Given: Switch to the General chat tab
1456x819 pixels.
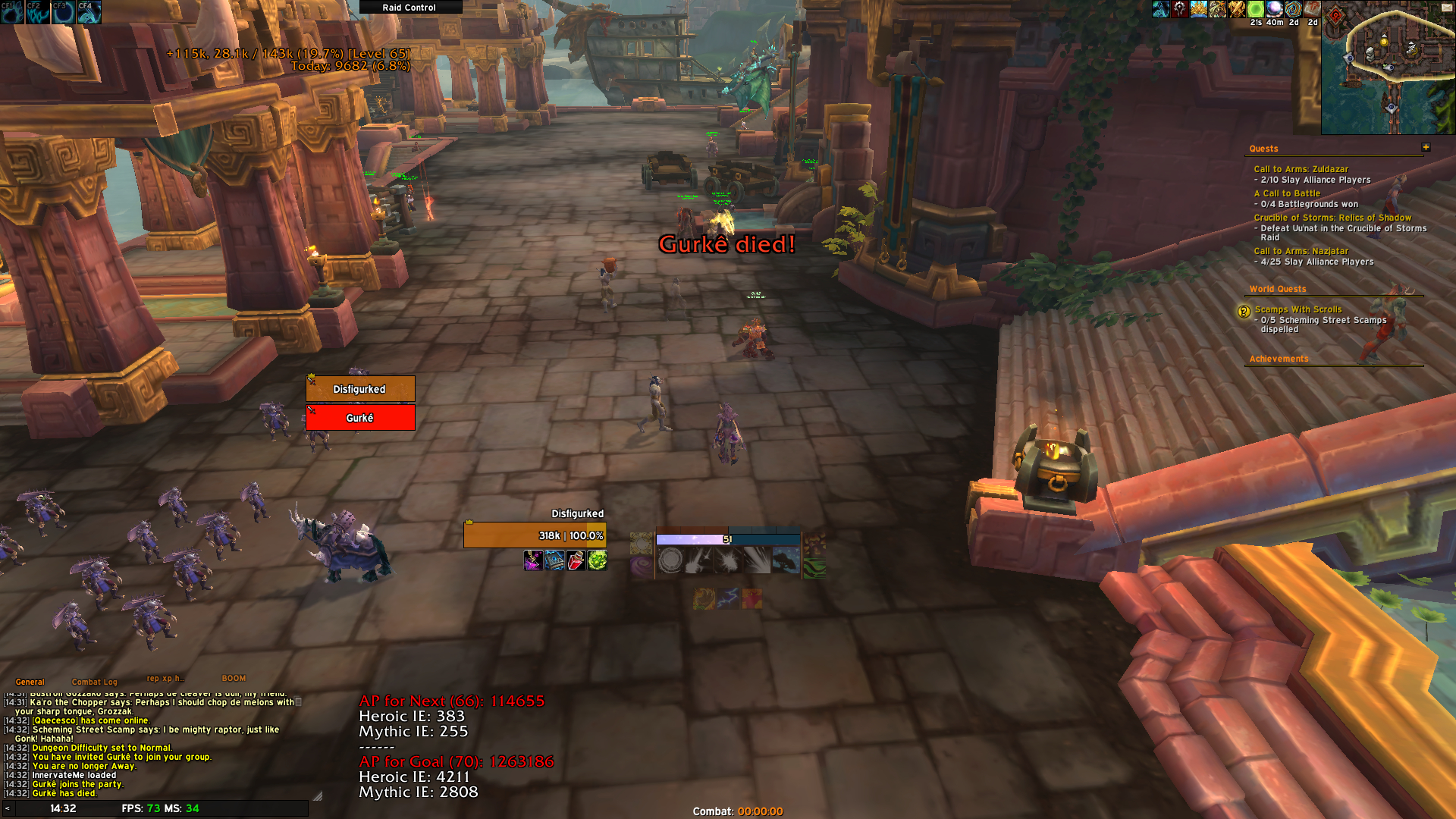Looking at the screenshot, I should (x=30, y=682).
